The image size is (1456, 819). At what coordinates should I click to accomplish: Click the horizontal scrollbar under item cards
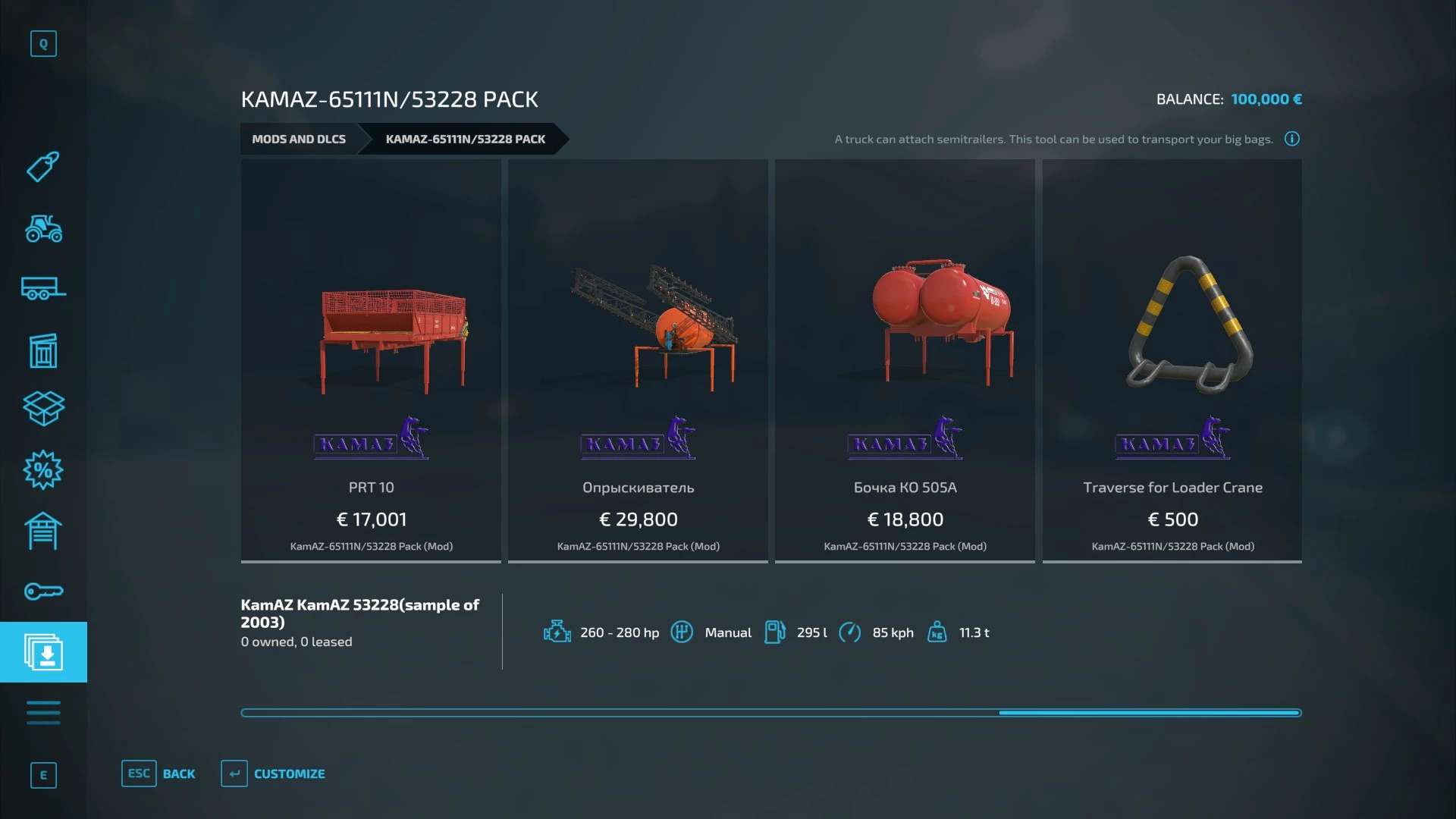coord(770,713)
